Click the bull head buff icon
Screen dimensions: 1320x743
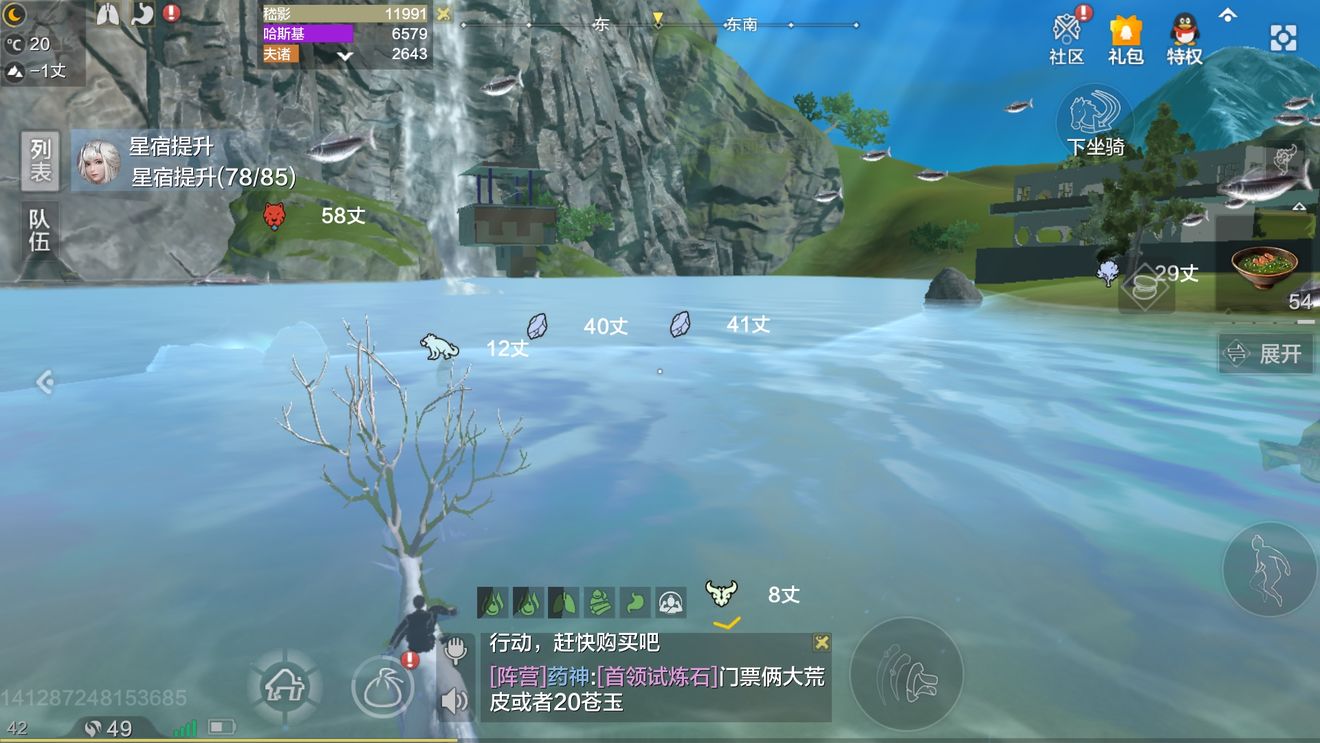tap(722, 591)
